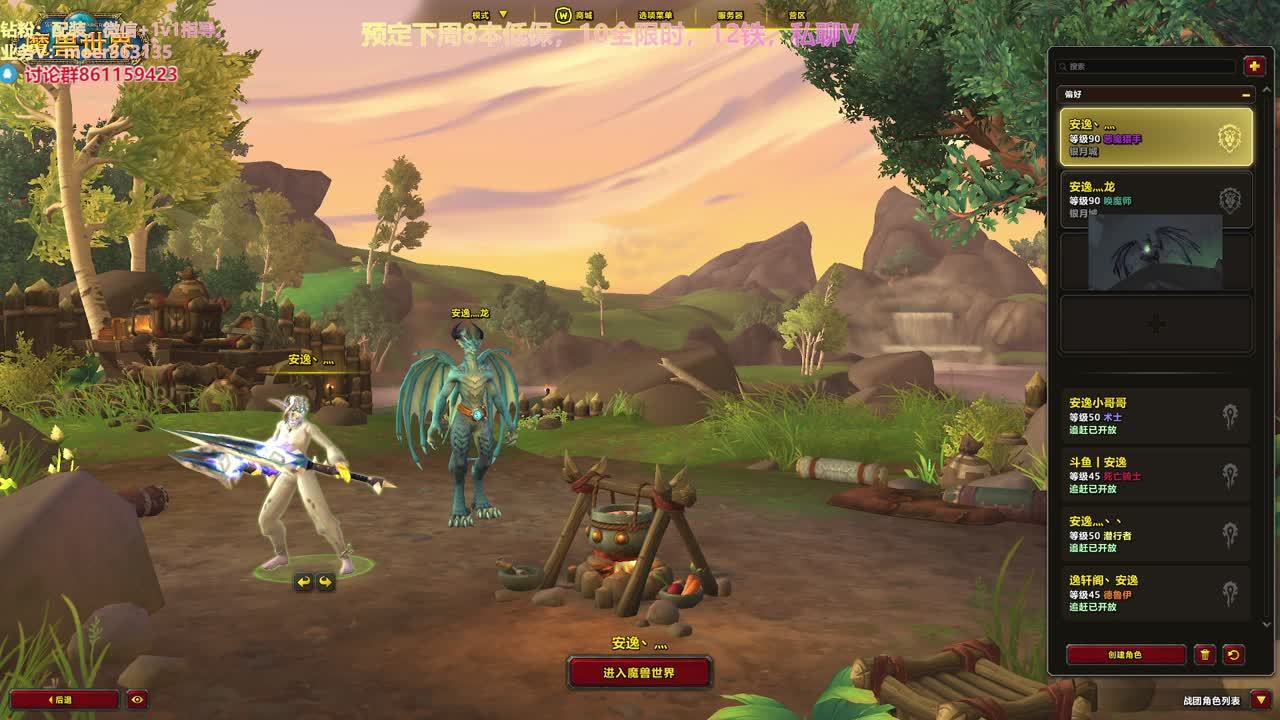Image resolution: width=1280 pixels, height=720 pixels.
Task: Click the red plus button beside search
Action: [1254, 66]
